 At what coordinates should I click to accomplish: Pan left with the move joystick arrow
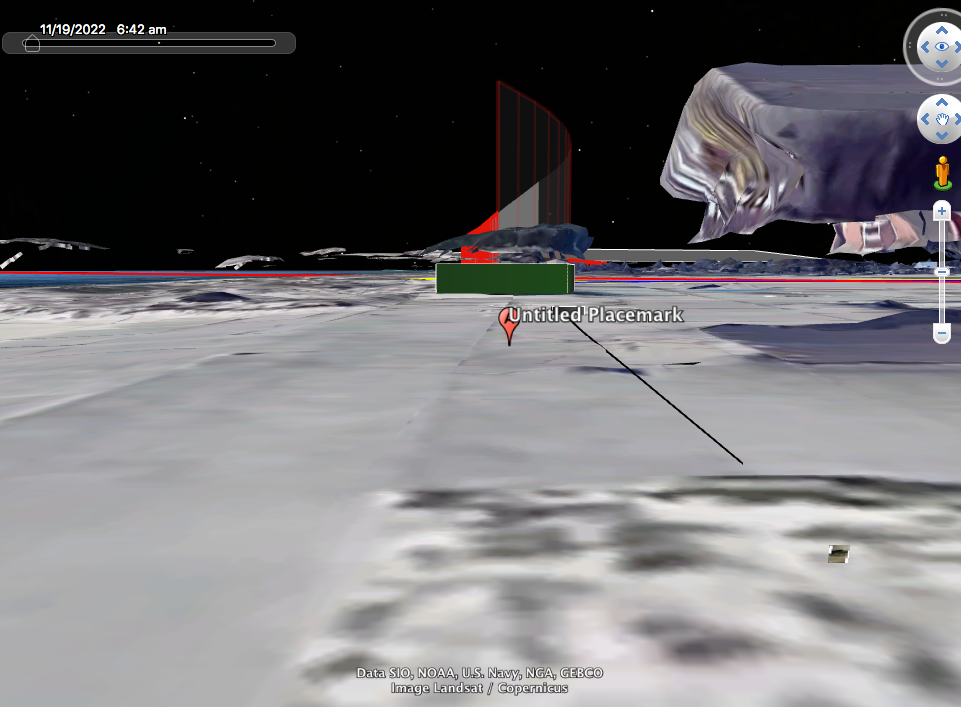(x=925, y=120)
